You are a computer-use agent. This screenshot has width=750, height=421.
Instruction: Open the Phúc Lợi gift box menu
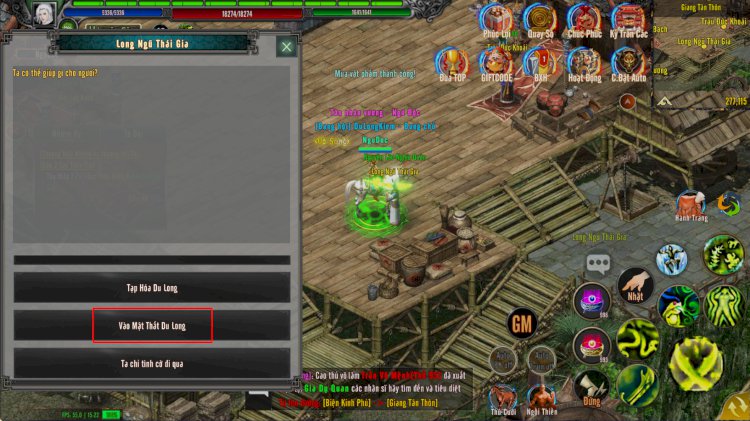pyautogui.click(x=497, y=20)
